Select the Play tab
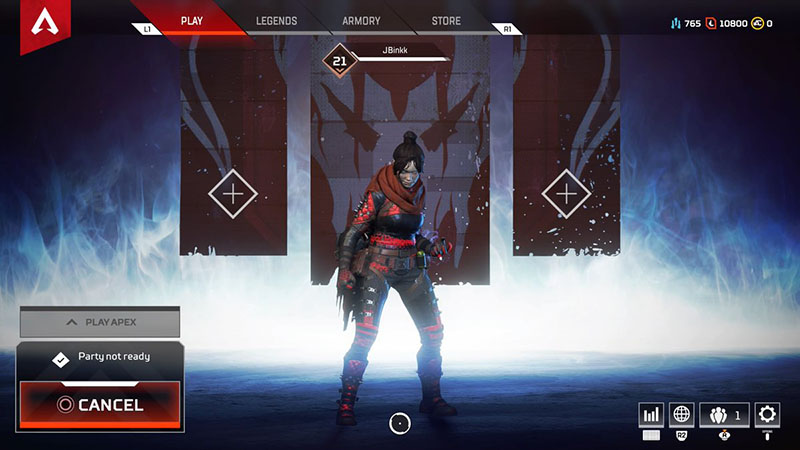The width and height of the screenshot is (800, 450). (191, 20)
